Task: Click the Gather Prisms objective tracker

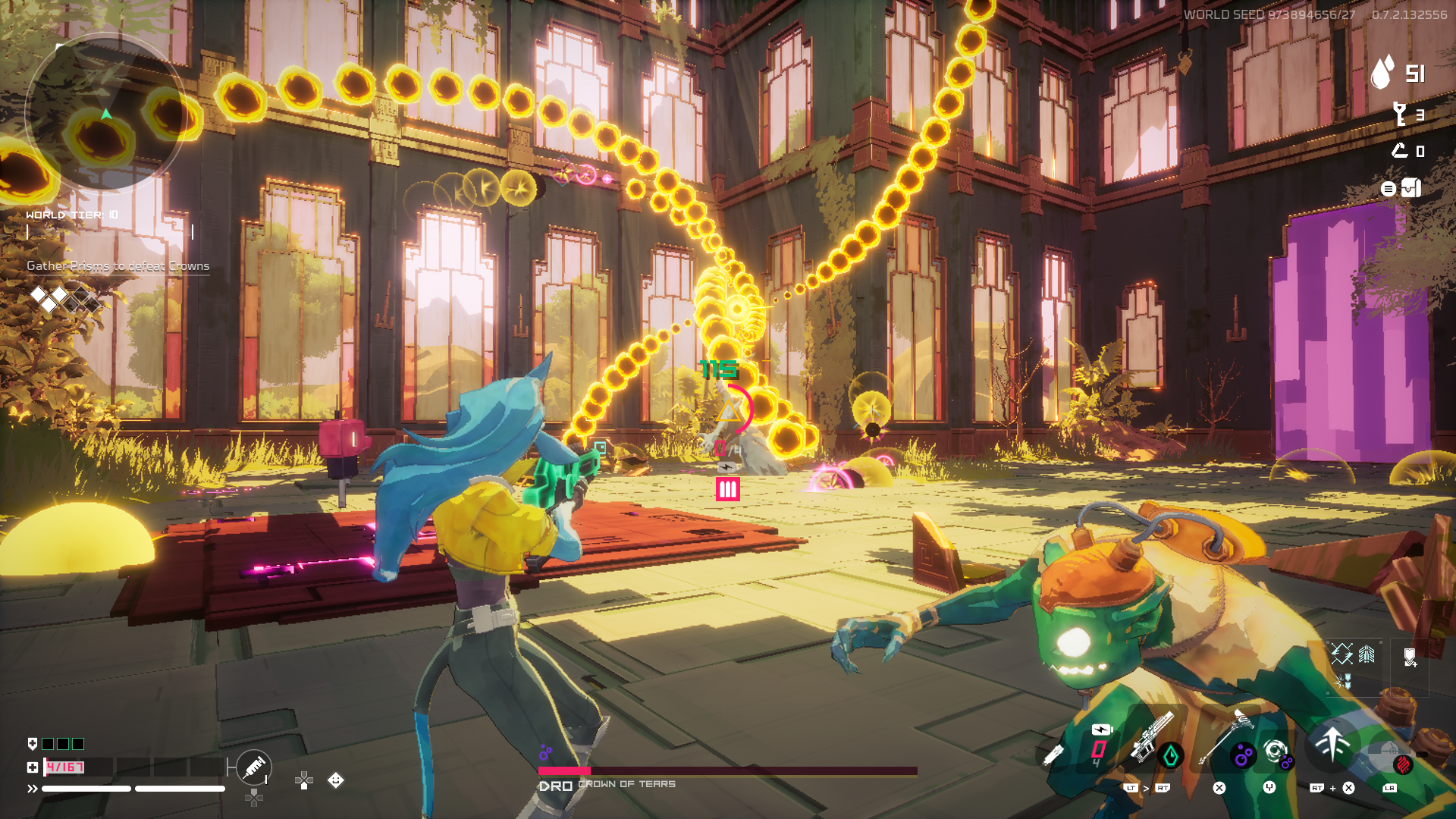Action: pos(118,266)
